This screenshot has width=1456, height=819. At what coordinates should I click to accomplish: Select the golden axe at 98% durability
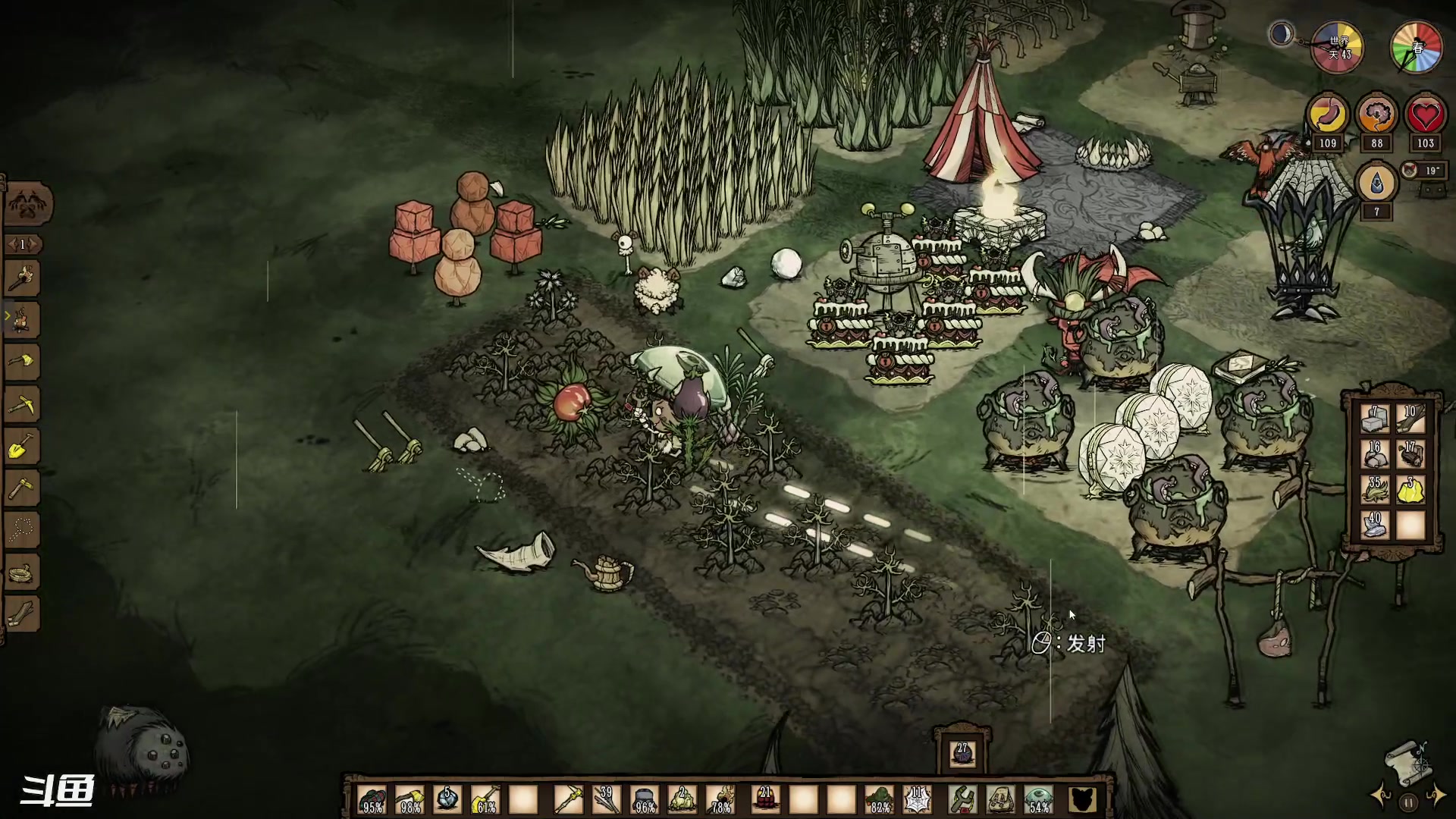pyautogui.click(x=409, y=799)
